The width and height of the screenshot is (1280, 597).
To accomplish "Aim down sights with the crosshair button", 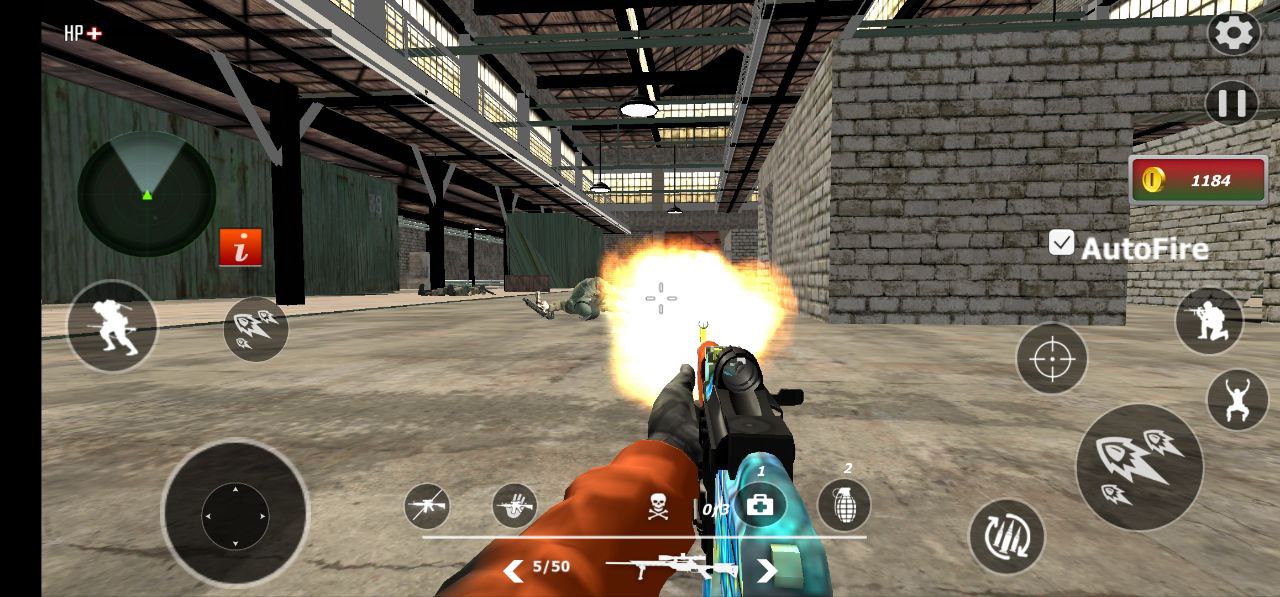I will pos(1051,358).
